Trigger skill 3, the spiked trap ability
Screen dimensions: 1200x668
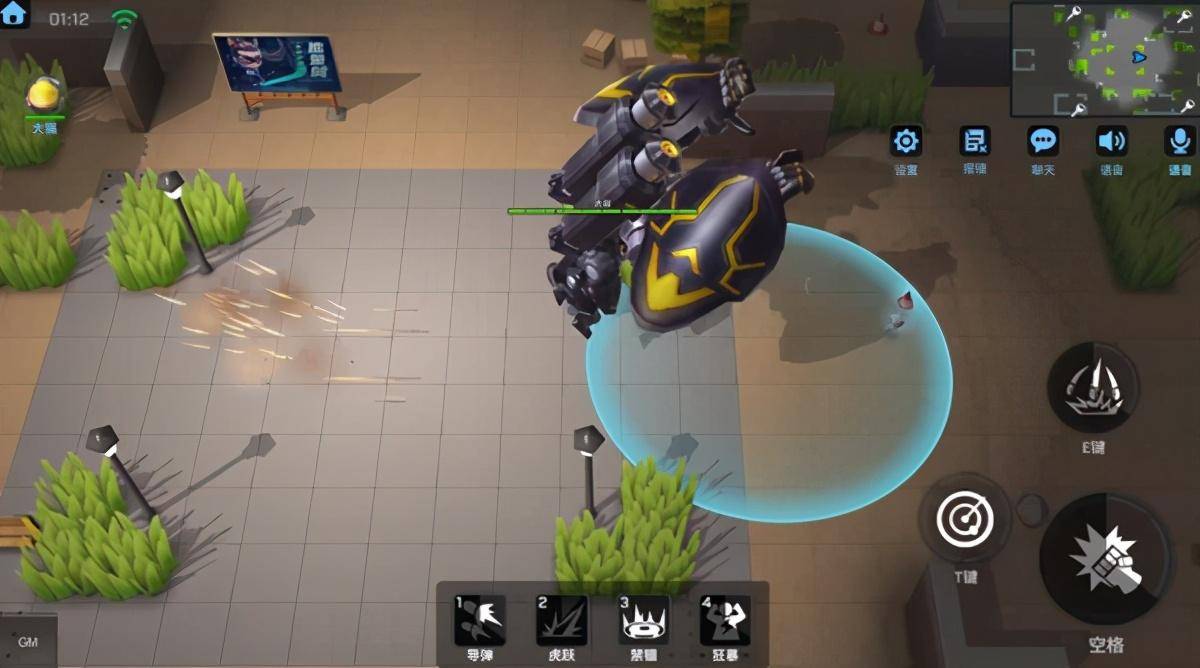643,620
